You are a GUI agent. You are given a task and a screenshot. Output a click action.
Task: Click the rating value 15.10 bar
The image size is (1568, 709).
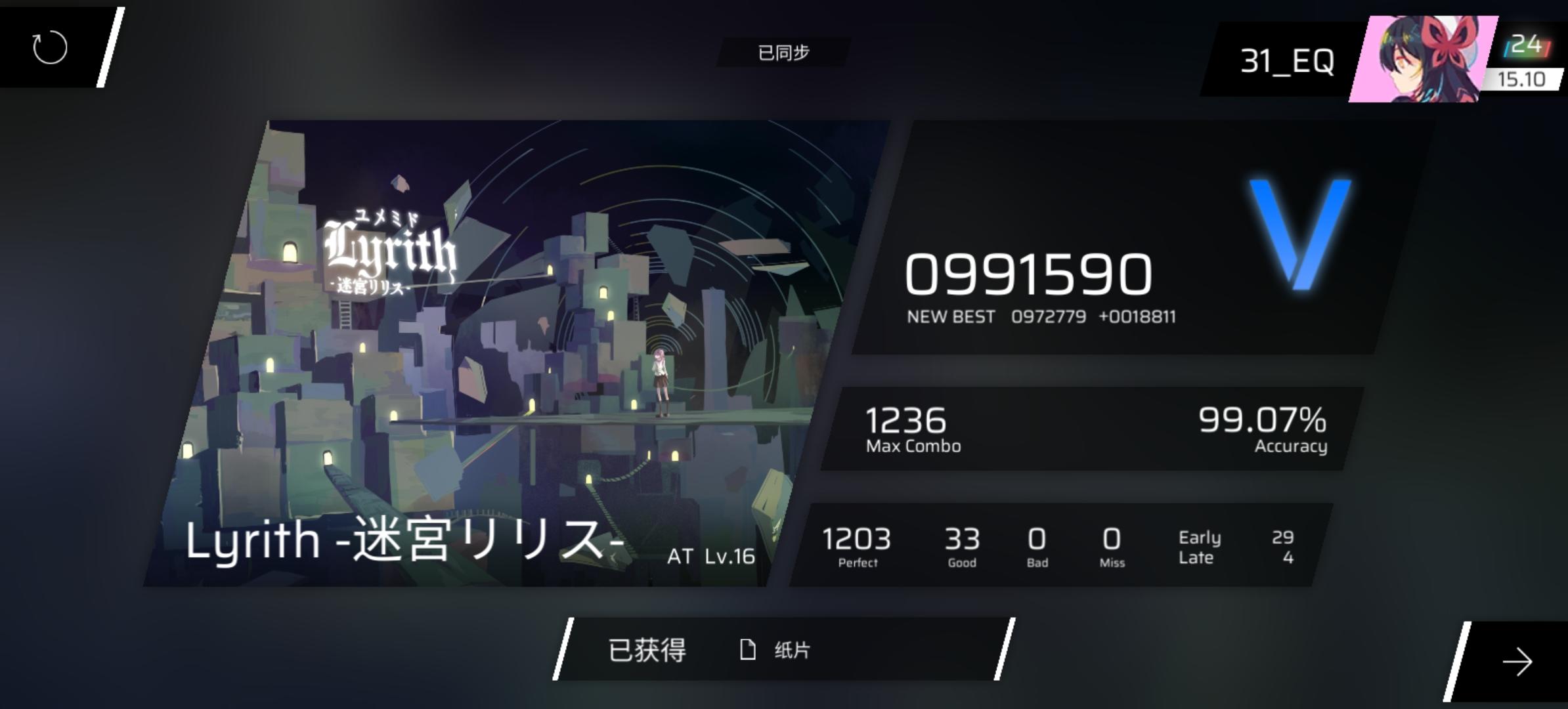tap(1522, 80)
